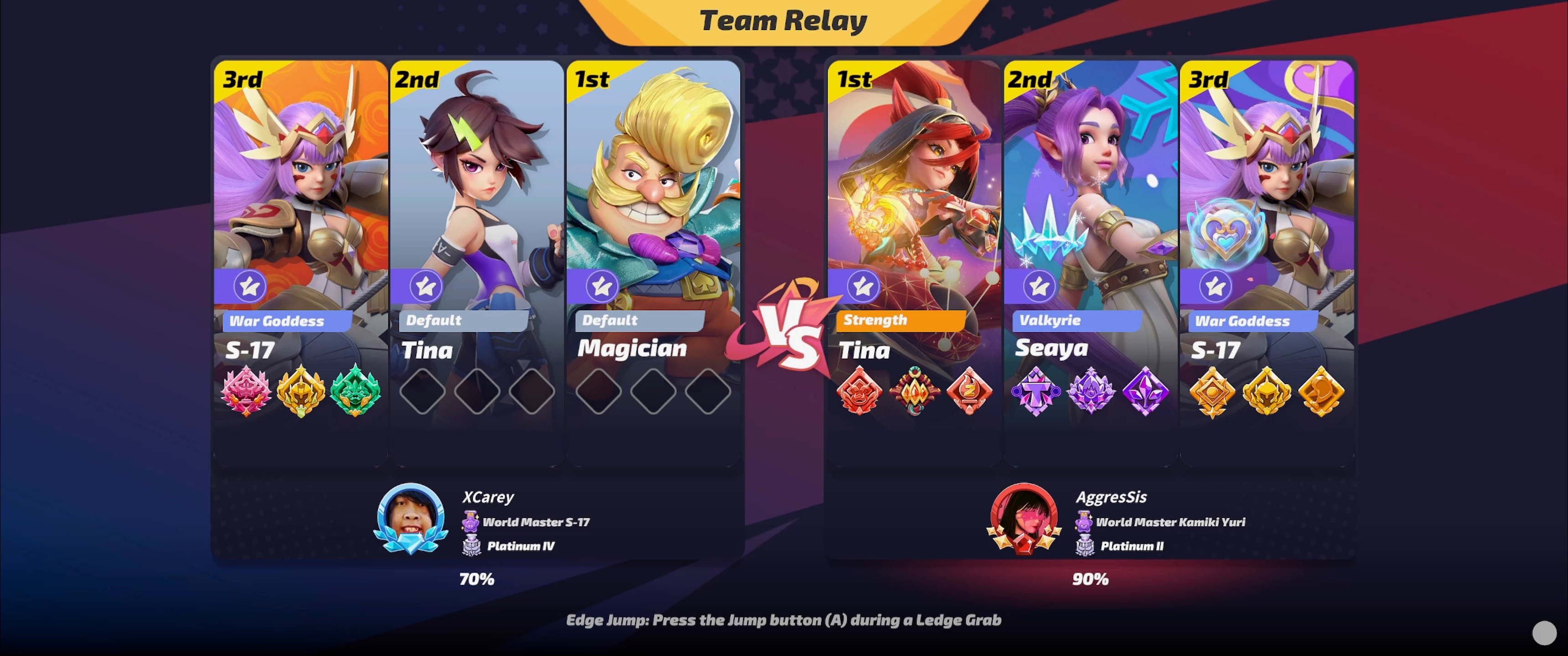The height and width of the screenshot is (656, 1568).
Task: Click XCarey's avatar portrait
Action: point(411,518)
